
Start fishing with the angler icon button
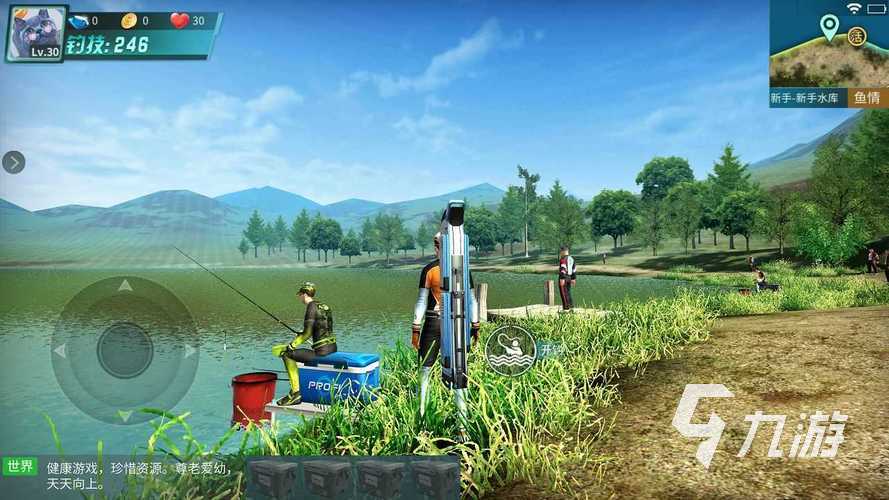coord(510,349)
